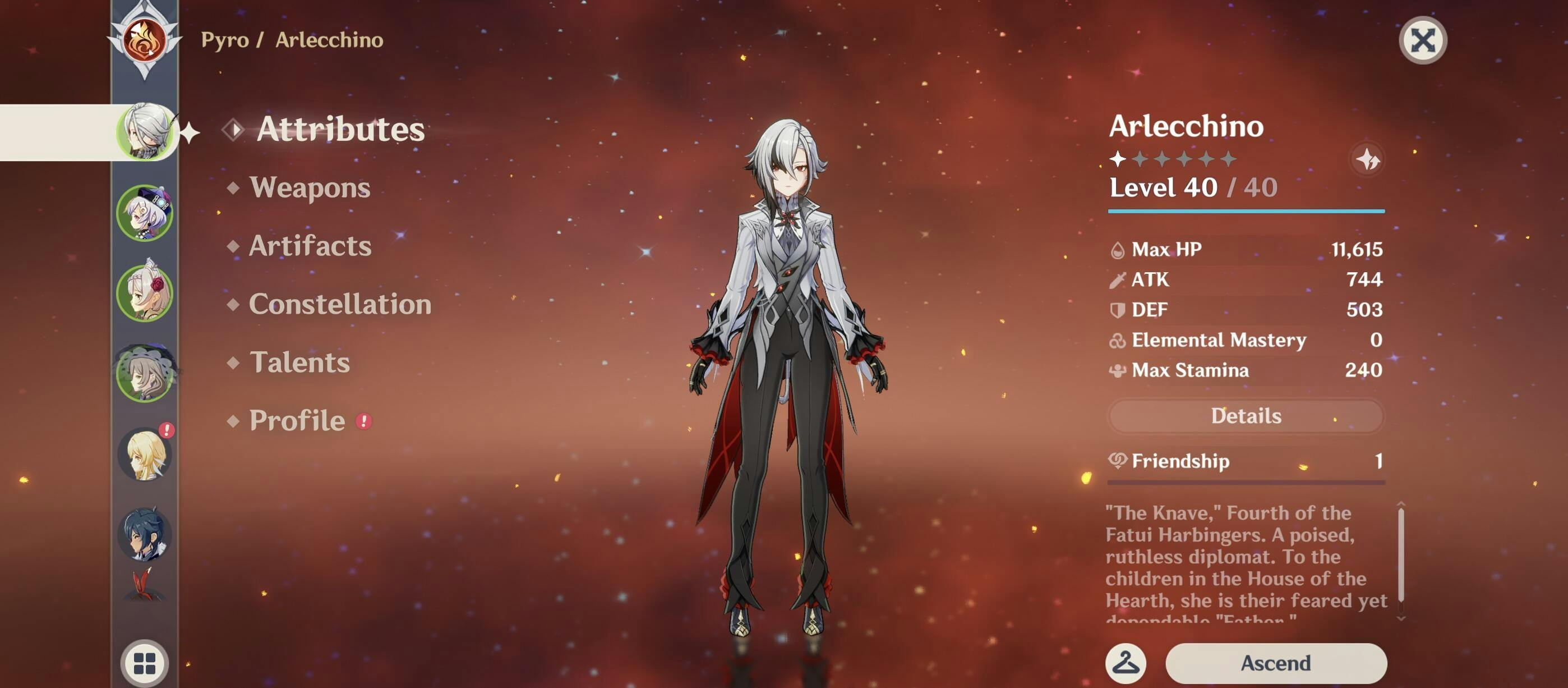Screen dimensions: 1568x688
Task: Switch to Qiqi's portrait
Action: tap(145, 213)
